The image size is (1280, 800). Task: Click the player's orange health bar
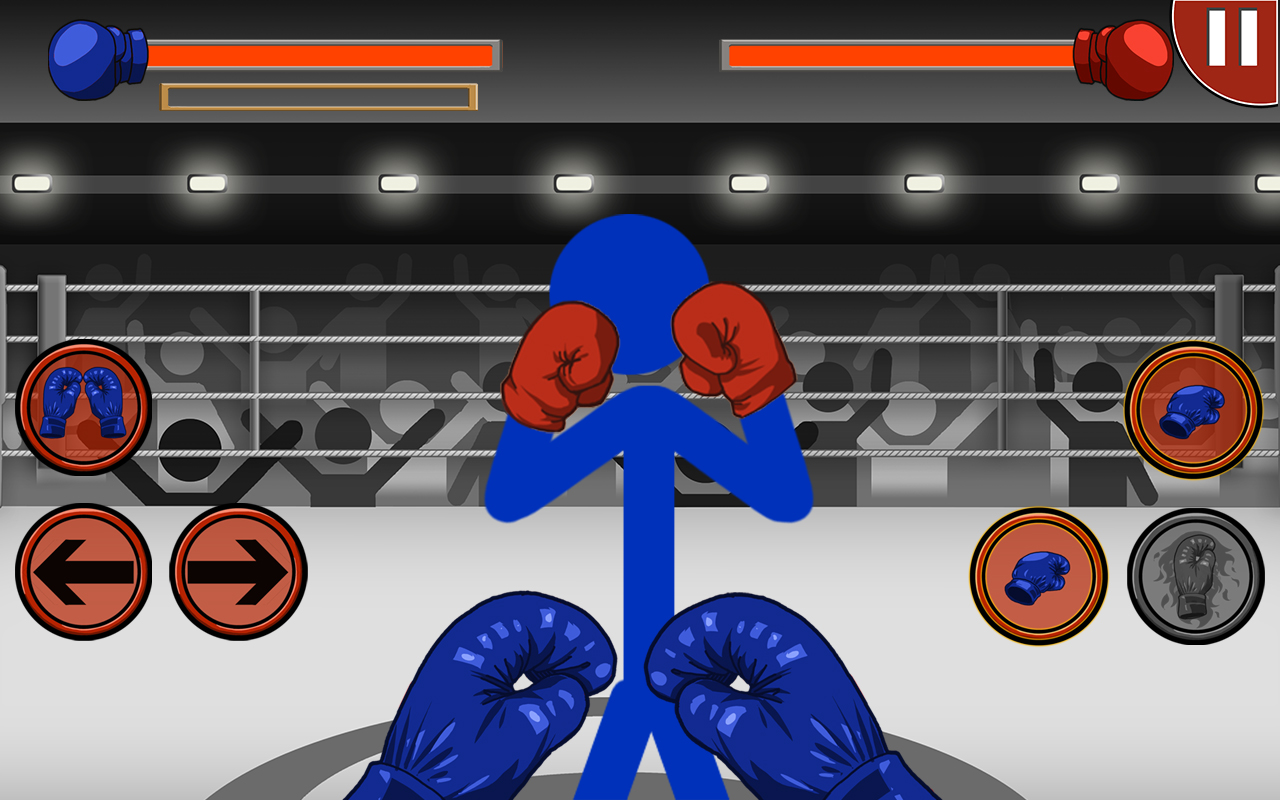[x=320, y=52]
